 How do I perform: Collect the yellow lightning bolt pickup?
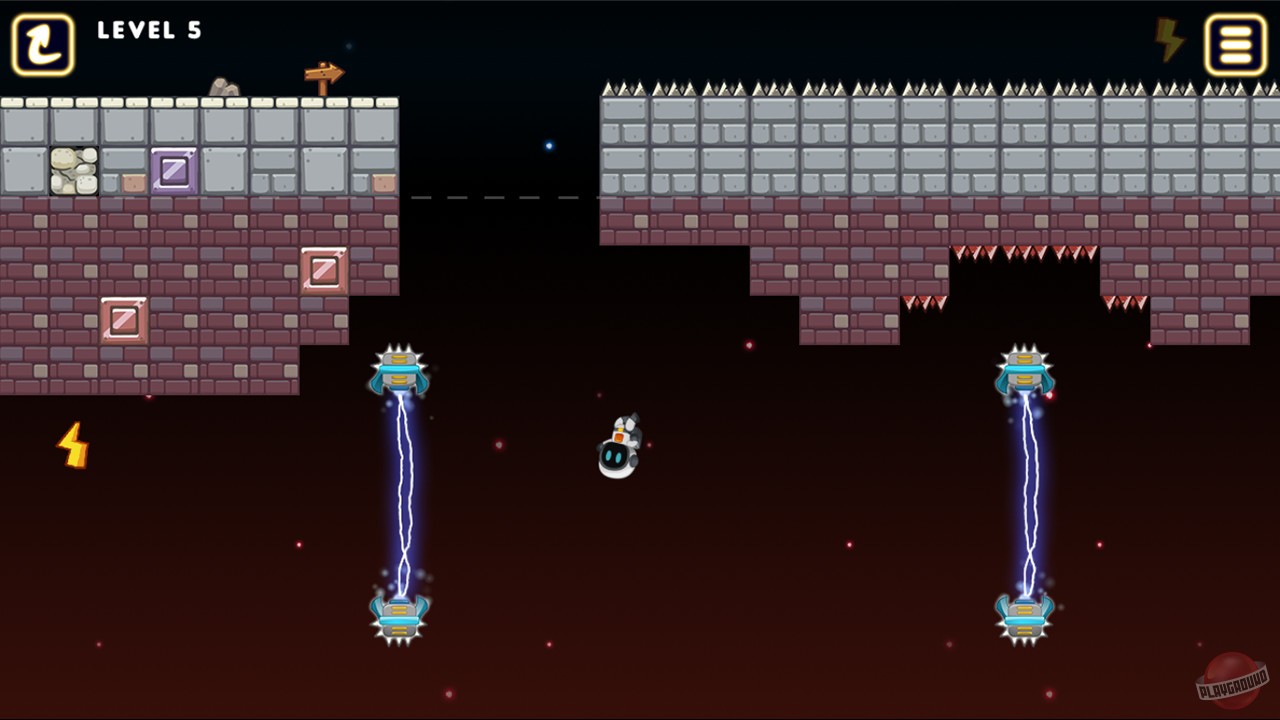(72, 445)
